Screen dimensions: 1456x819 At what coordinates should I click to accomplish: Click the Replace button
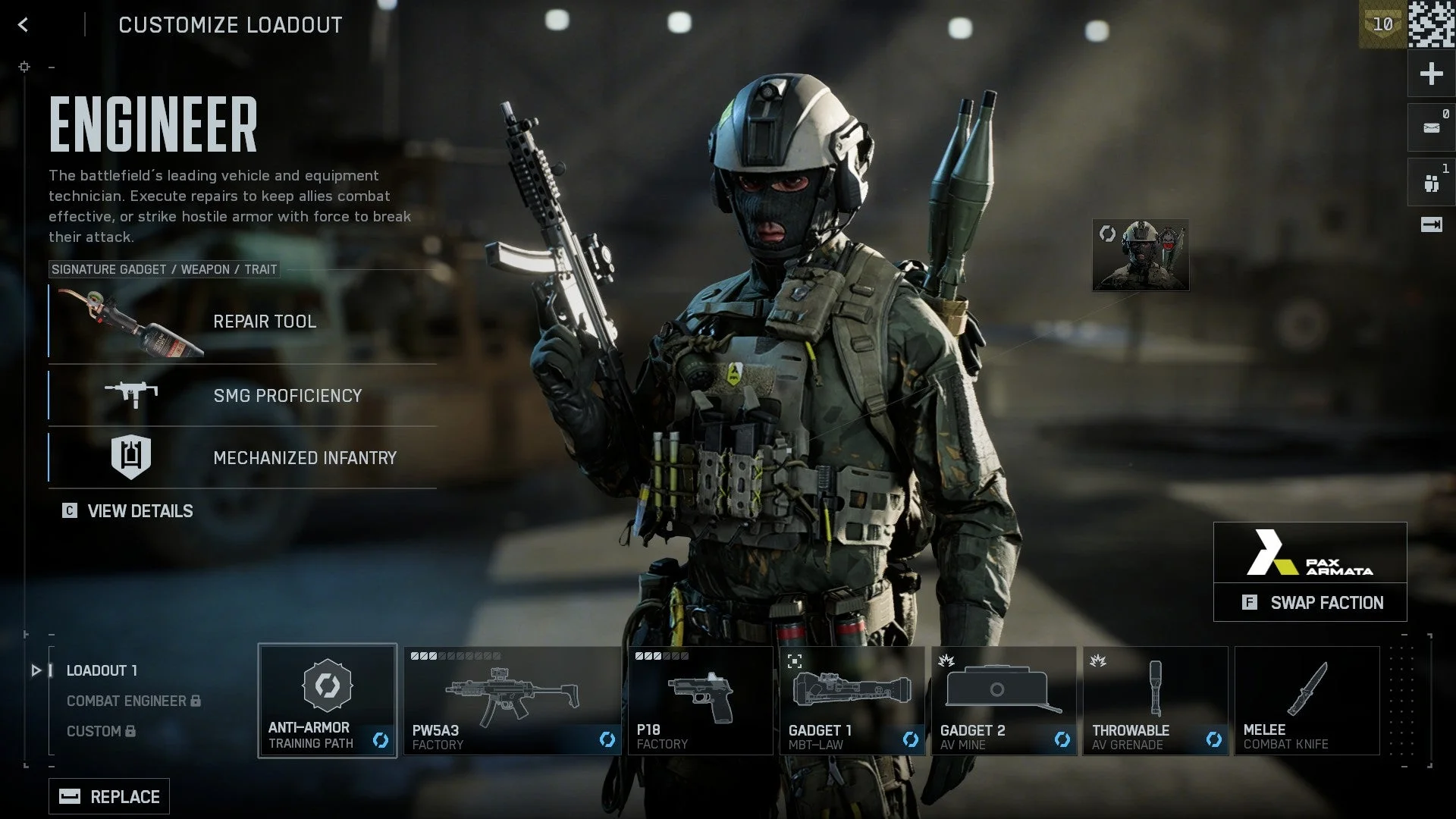point(109,796)
